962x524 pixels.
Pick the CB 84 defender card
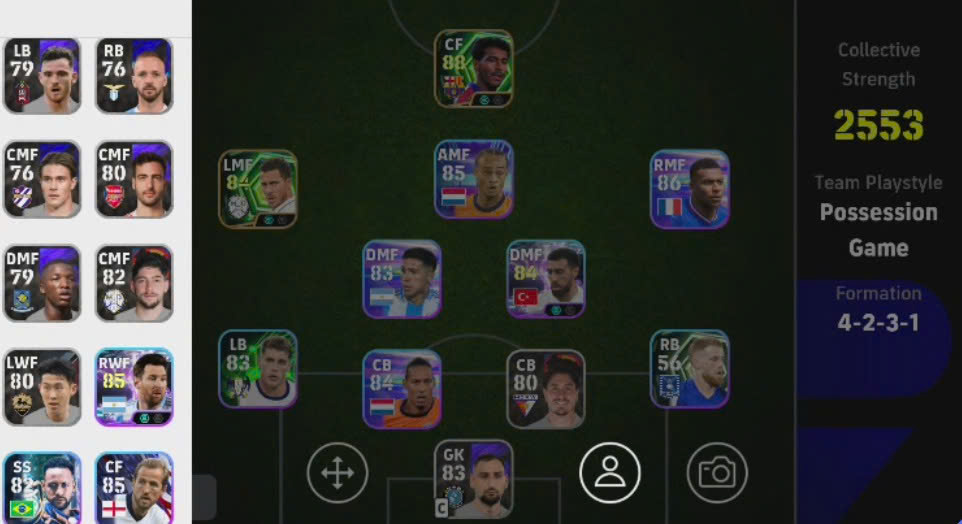pyautogui.click(x=402, y=389)
